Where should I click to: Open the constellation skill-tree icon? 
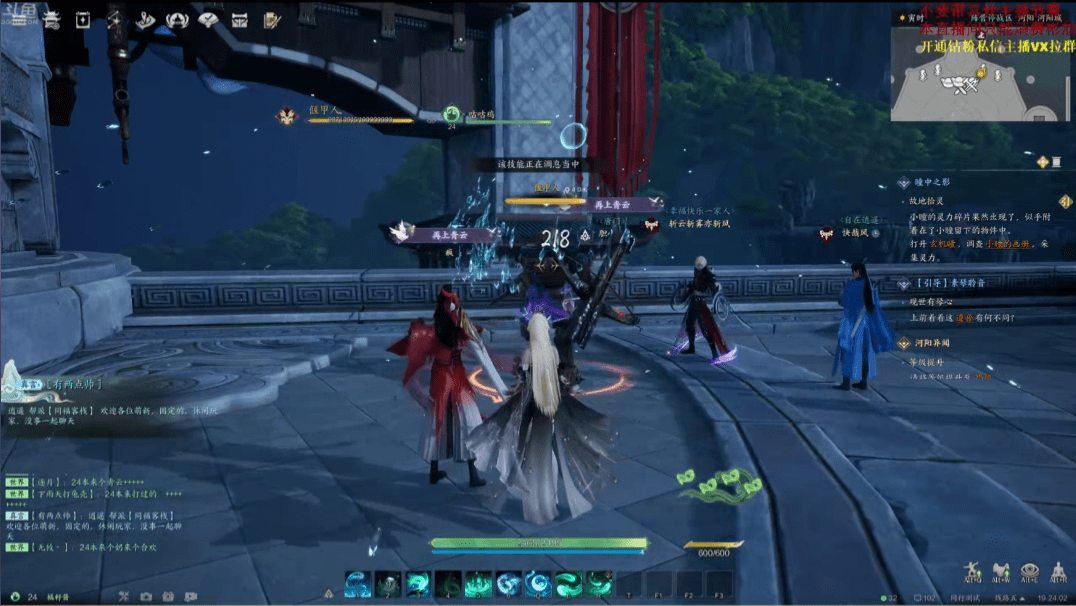click(114, 19)
